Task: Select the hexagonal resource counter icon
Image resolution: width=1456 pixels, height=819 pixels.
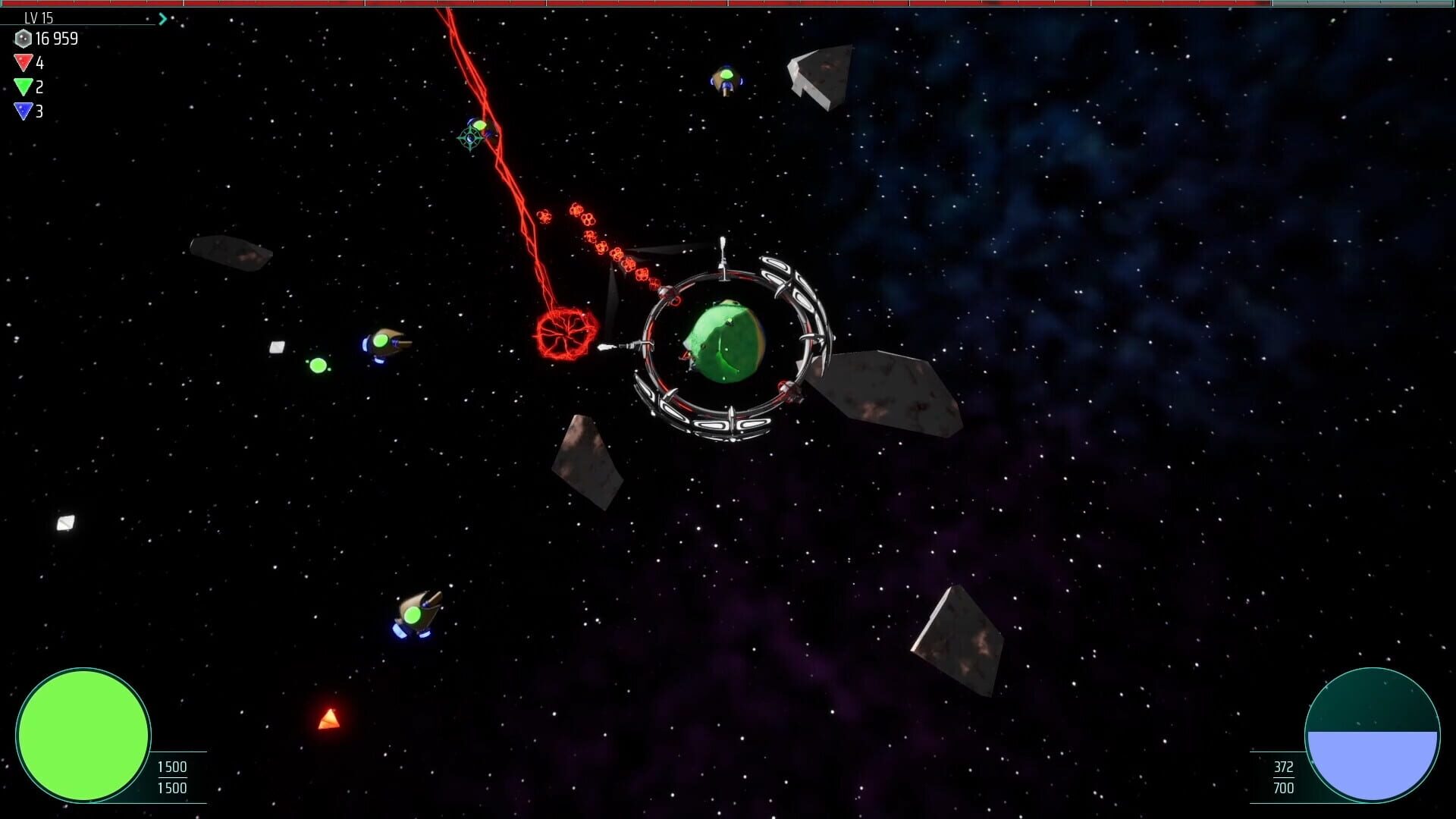Action: pyautogui.click(x=24, y=39)
